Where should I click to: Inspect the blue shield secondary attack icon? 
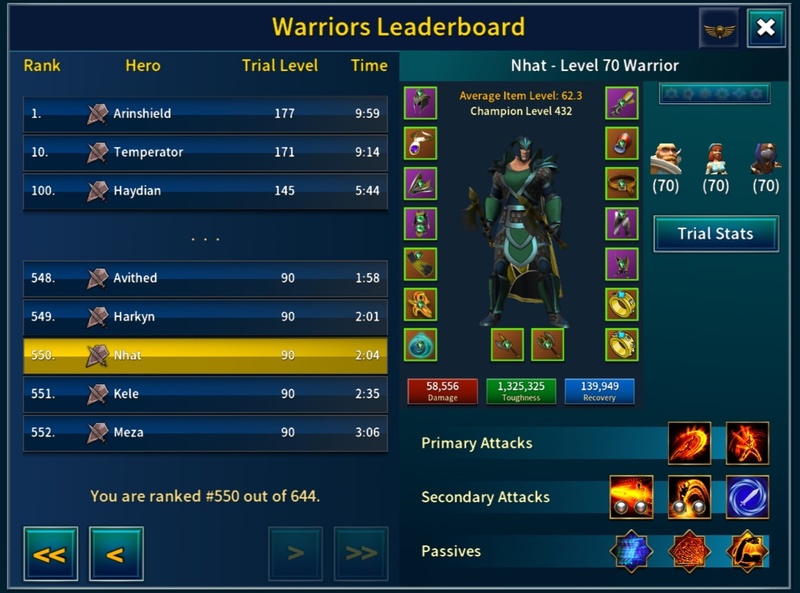coord(747,497)
